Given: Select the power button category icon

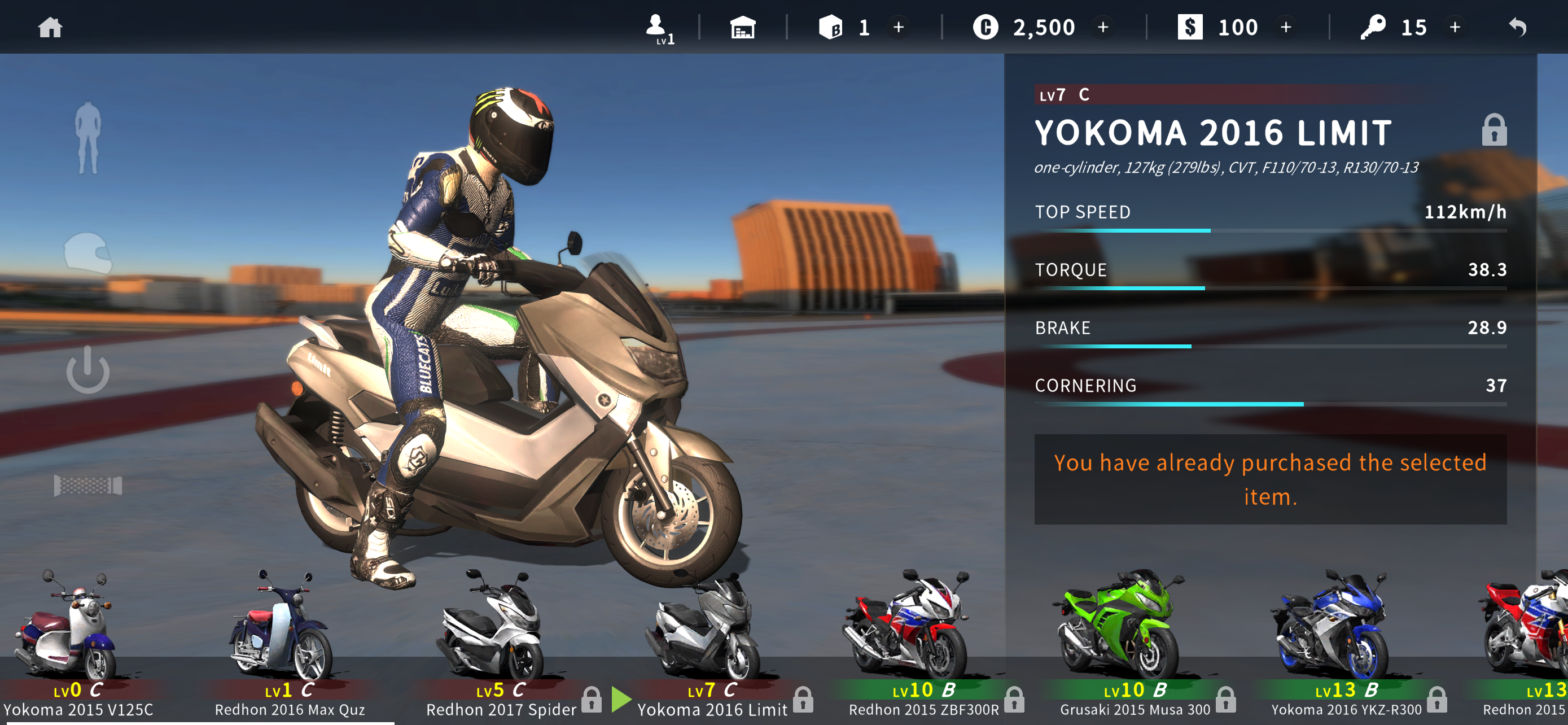Looking at the screenshot, I should (88, 369).
